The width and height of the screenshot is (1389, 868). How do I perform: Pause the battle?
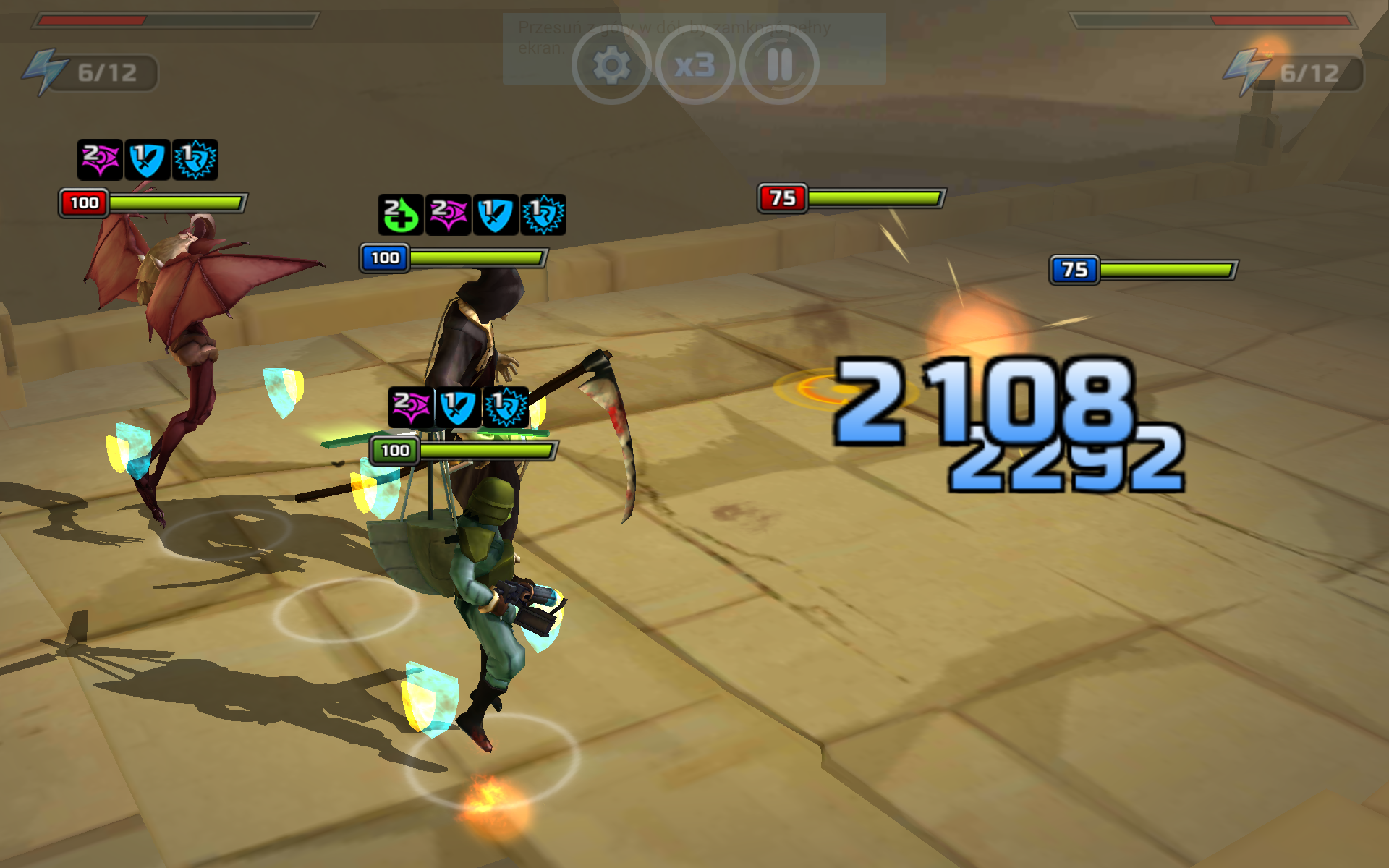coord(779,66)
